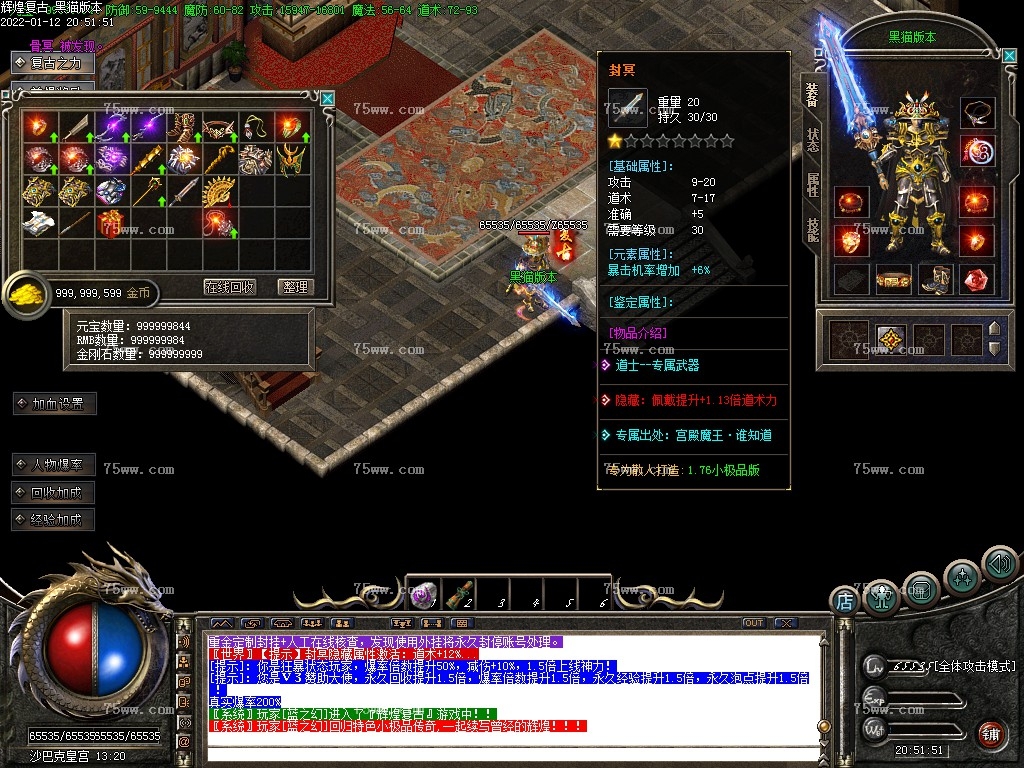
Task: Select the golden fan item in the bag
Action: pos(218,191)
